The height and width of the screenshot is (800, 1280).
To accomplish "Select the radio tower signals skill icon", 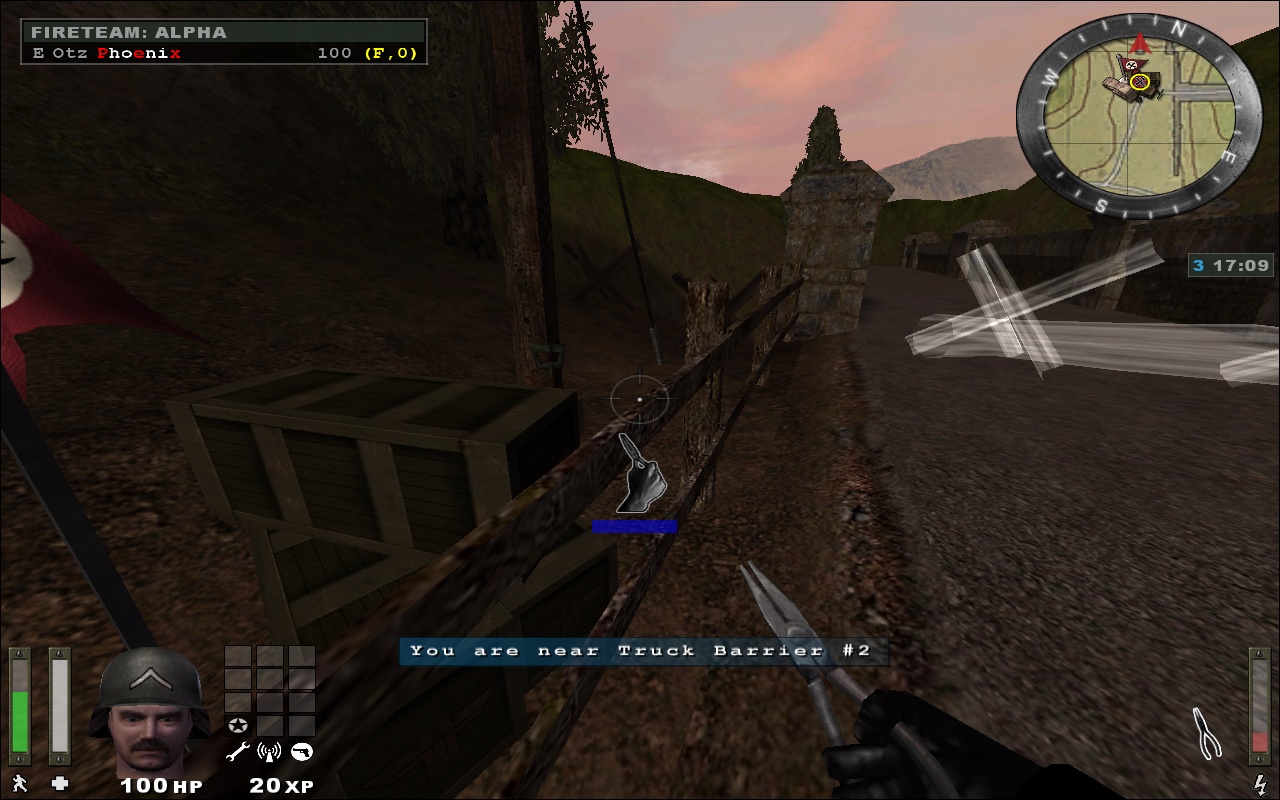I will click(268, 752).
